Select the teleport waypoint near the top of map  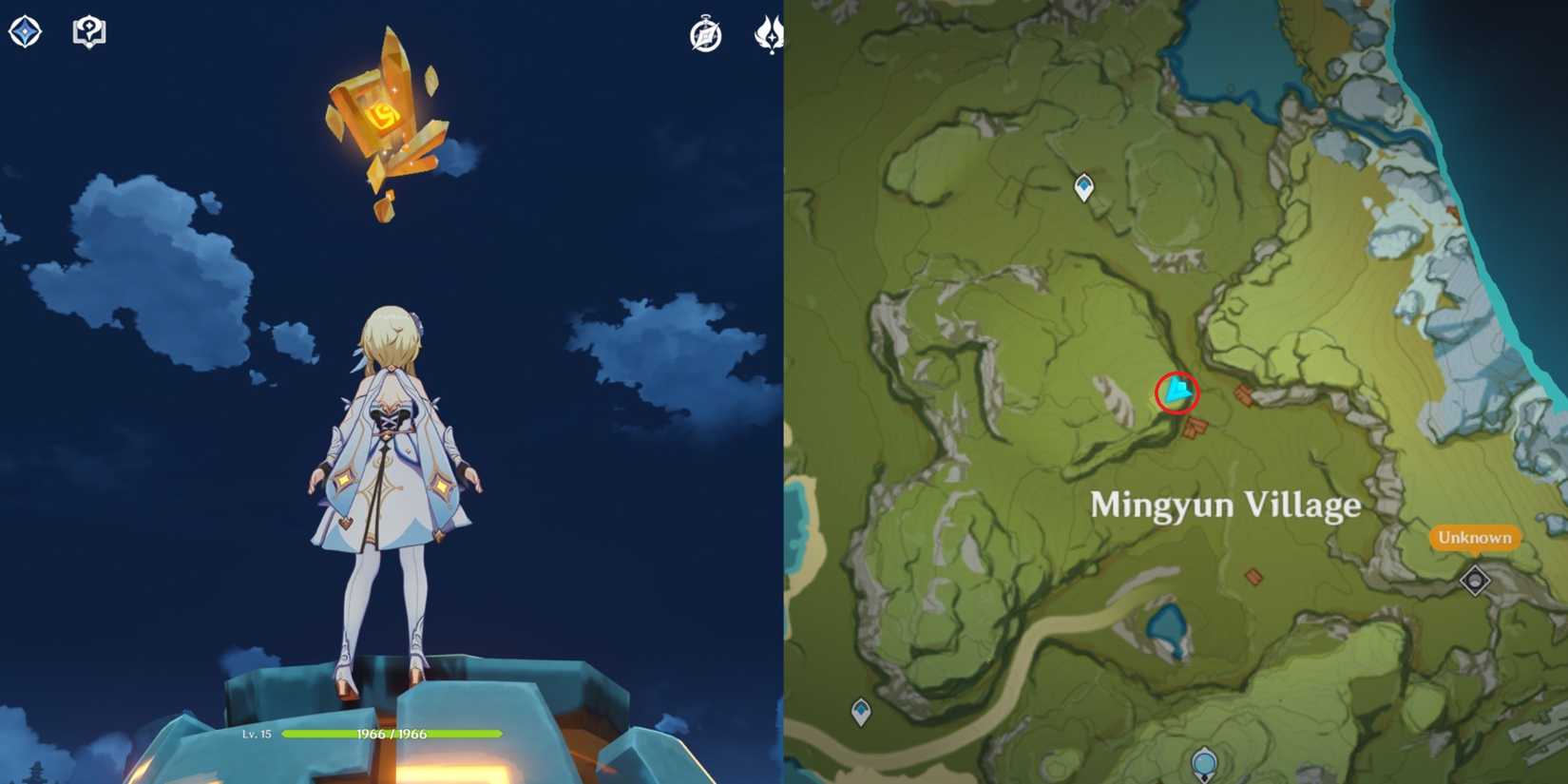[x=1082, y=185]
